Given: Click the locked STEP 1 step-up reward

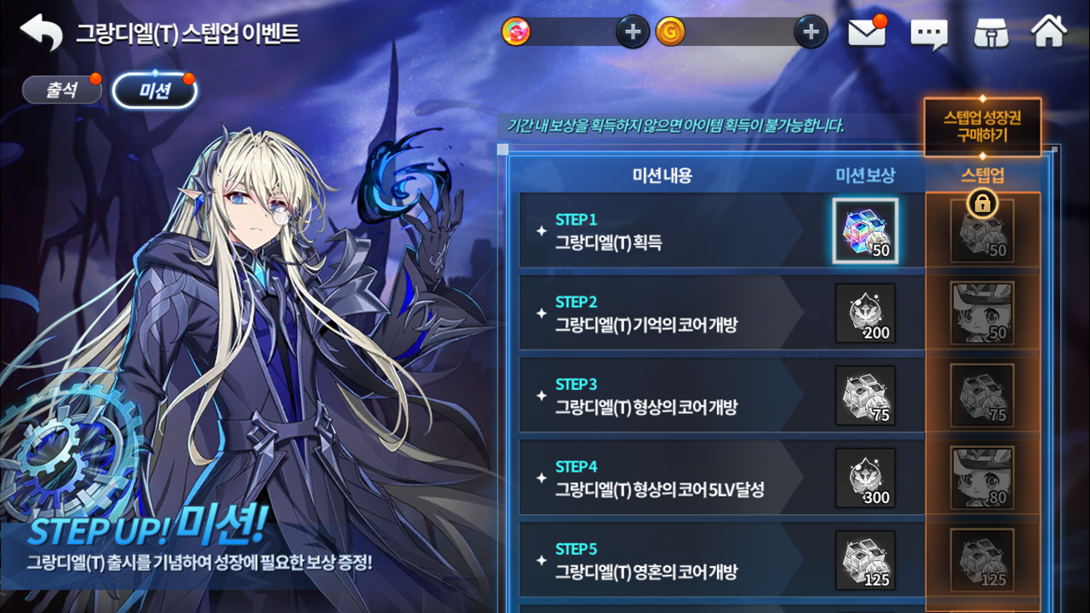Looking at the screenshot, I should 982,231.
